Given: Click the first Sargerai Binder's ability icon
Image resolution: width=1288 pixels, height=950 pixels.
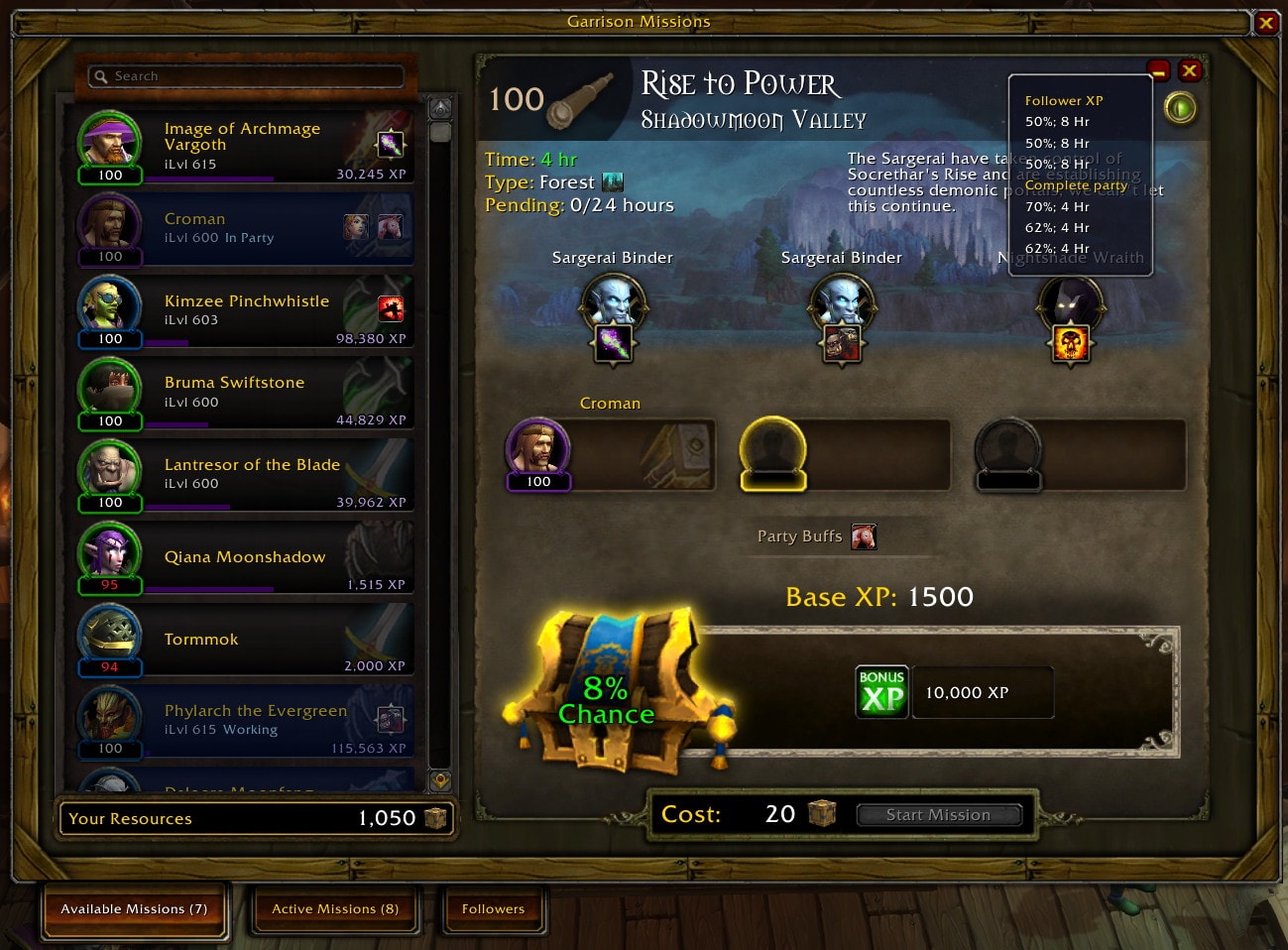Looking at the screenshot, I should point(613,344).
